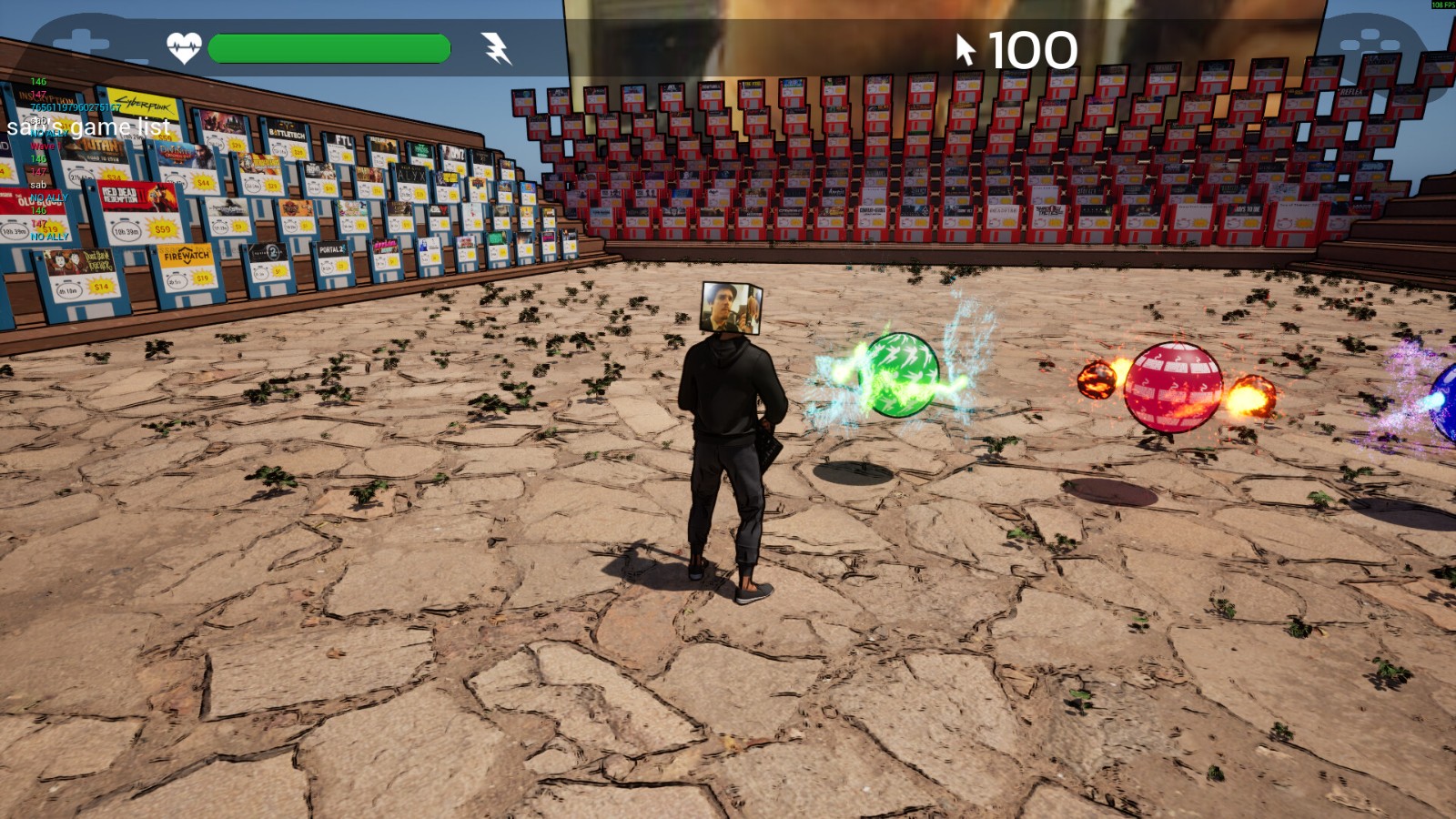Click the heart health icon
This screenshot has height=819, width=1456.
tap(186, 48)
